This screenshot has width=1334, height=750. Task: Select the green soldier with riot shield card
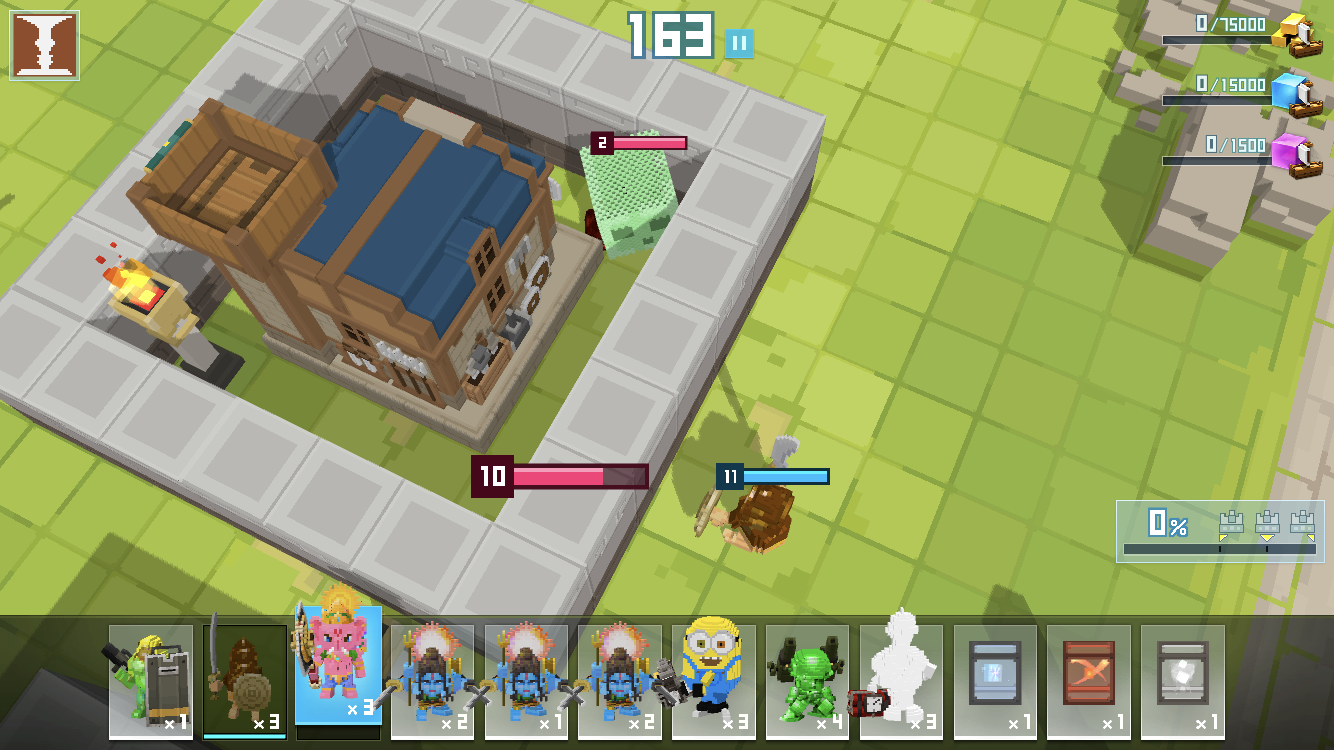(150, 680)
